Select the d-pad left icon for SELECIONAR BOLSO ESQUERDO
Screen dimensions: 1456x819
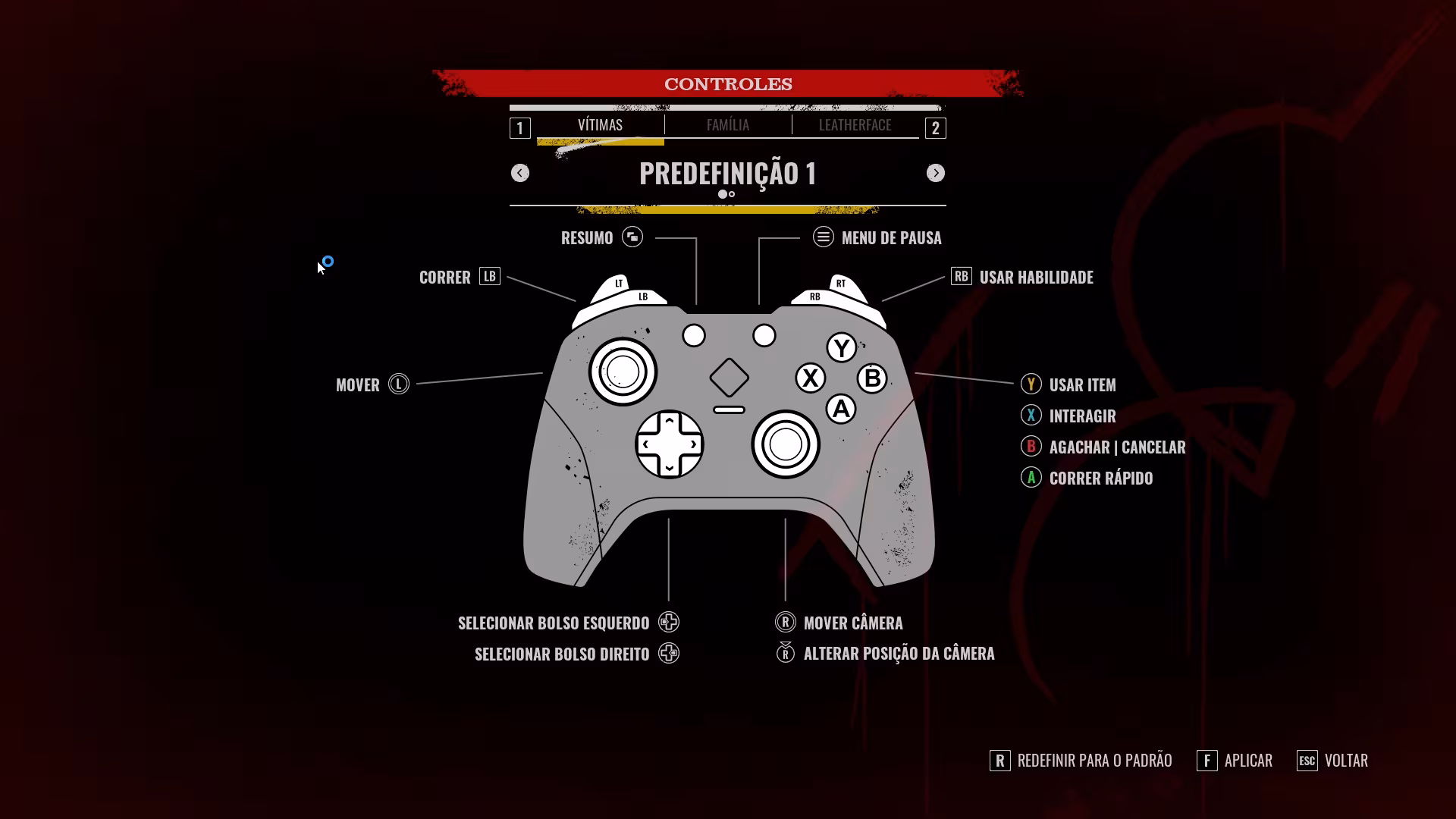668,622
